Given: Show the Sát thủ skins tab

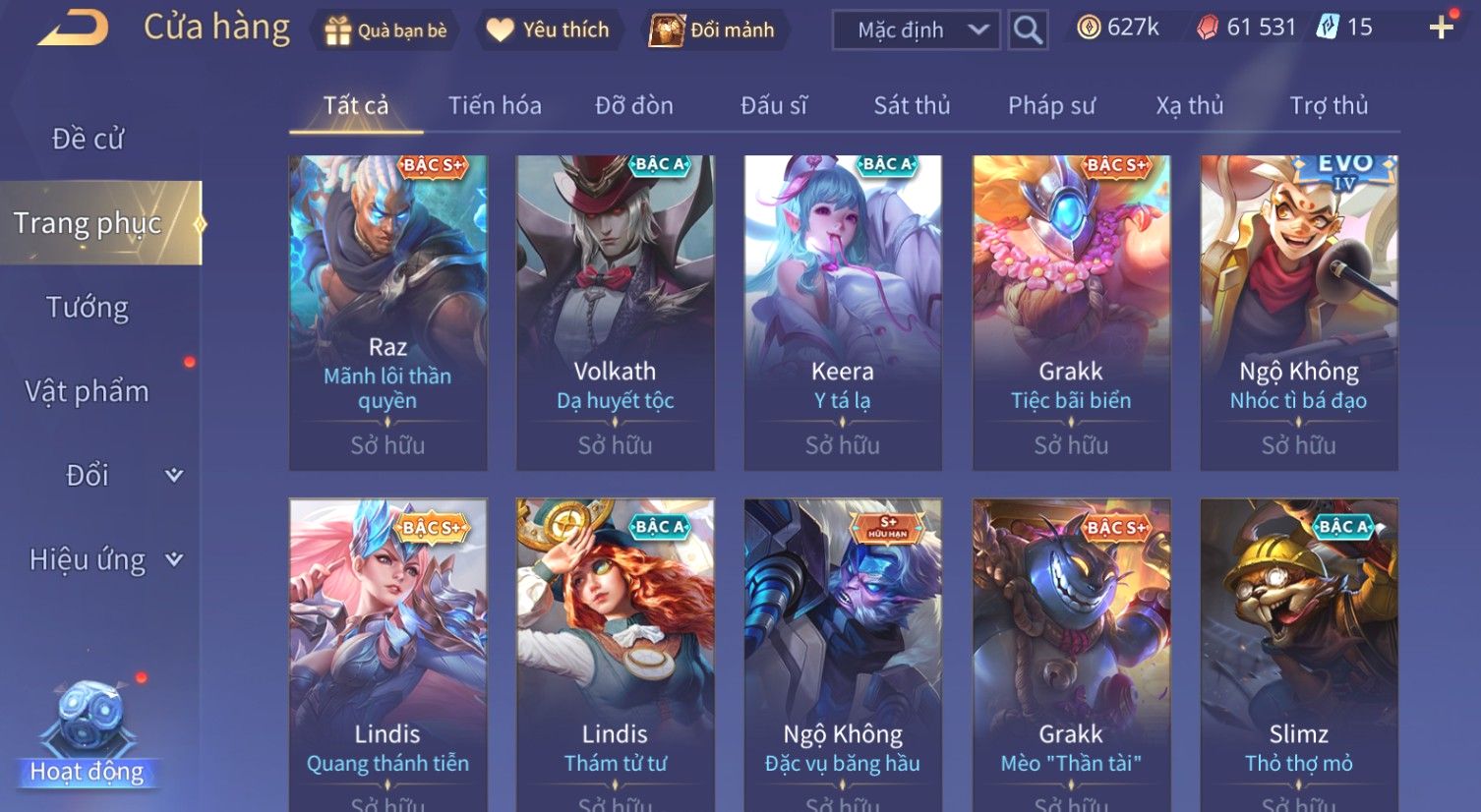Looking at the screenshot, I should (x=912, y=105).
